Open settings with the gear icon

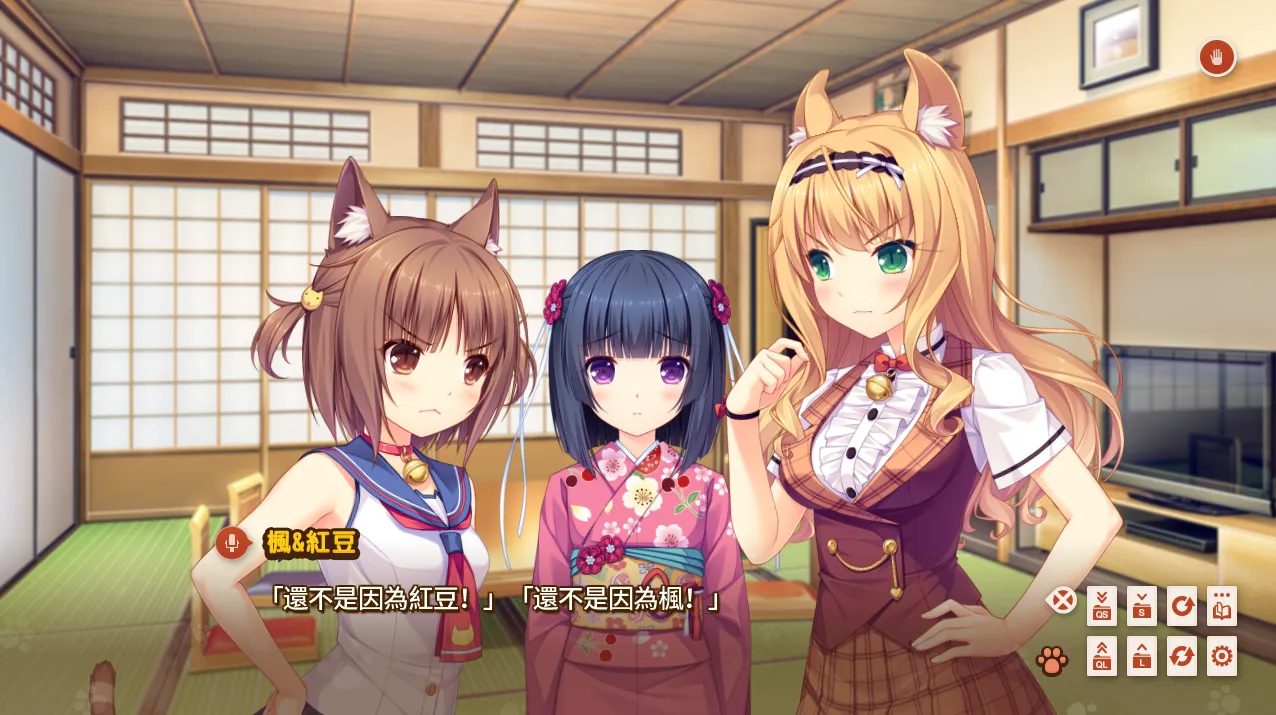[x=1222, y=656]
